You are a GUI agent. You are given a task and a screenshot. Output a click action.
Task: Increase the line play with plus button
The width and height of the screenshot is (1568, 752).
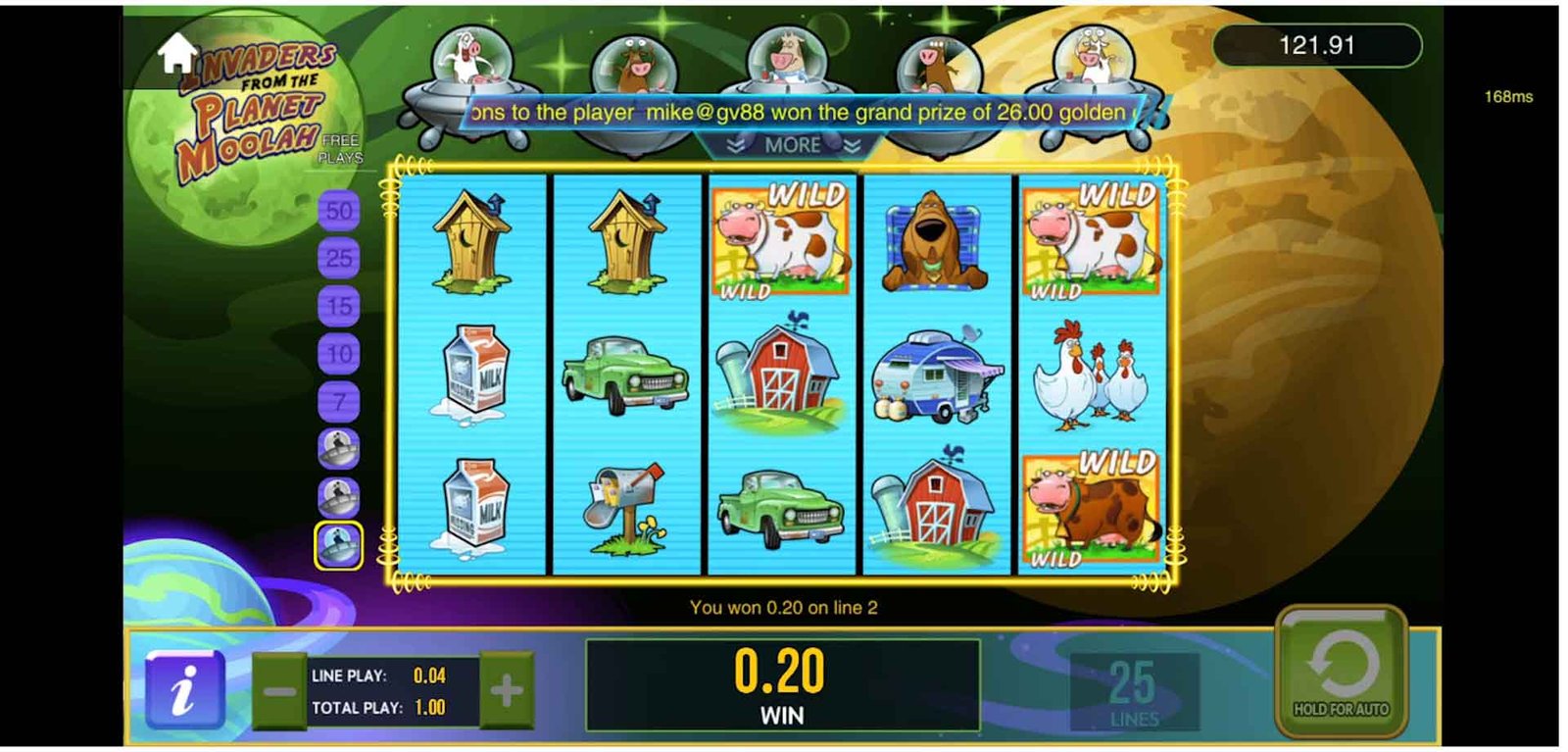[x=506, y=691]
